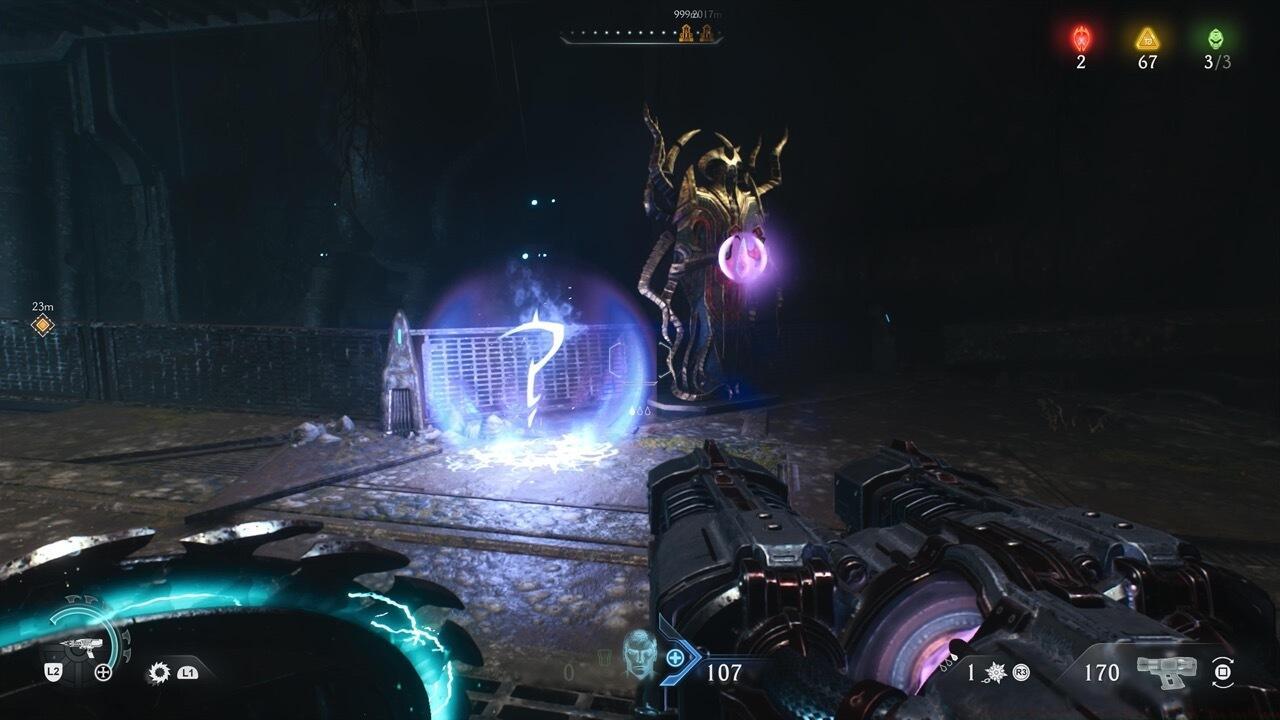Toggle the R3 button prompt badge
The image size is (1280, 720).
pyautogui.click(x=1022, y=673)
